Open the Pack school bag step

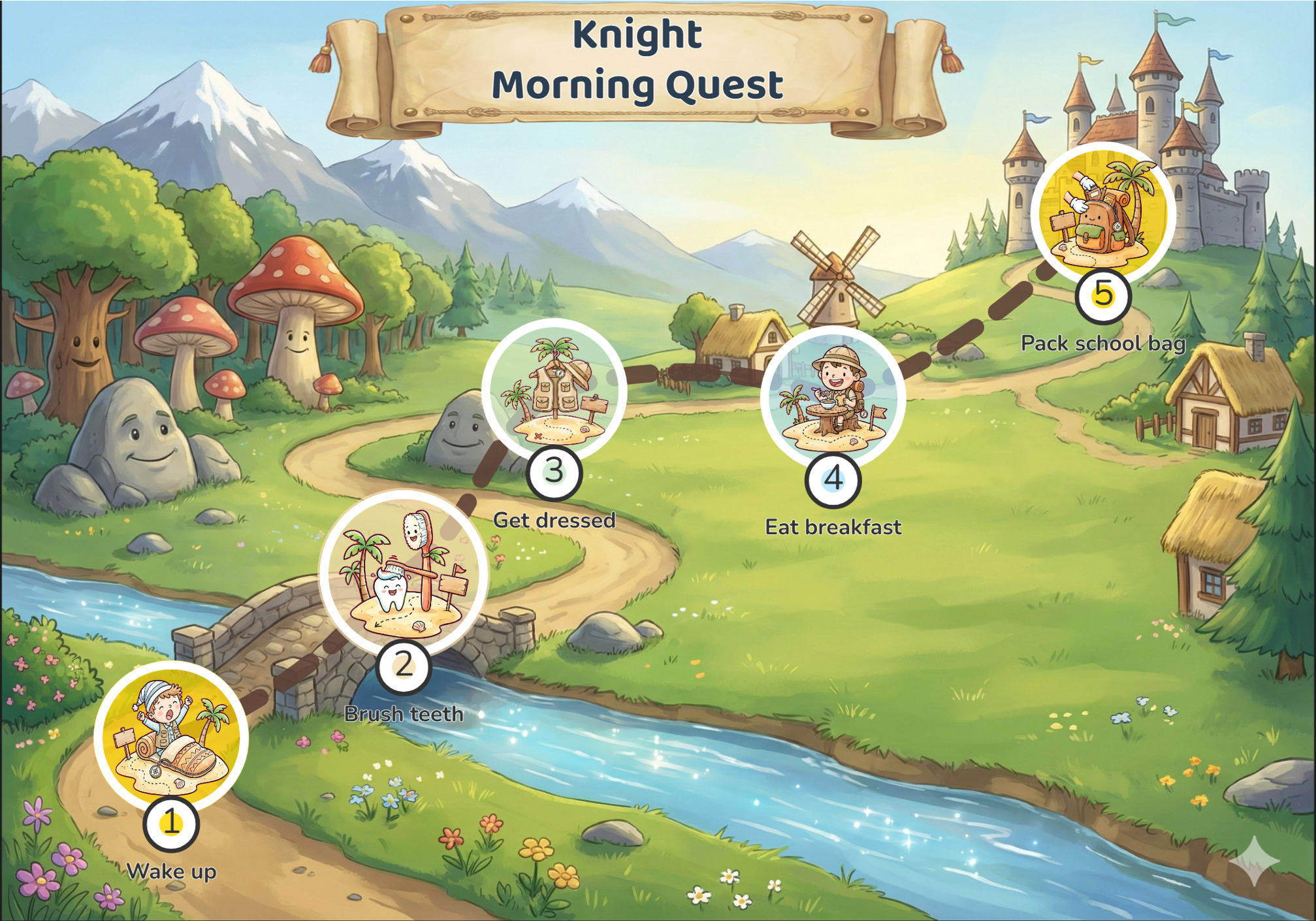pos(1103,213)
